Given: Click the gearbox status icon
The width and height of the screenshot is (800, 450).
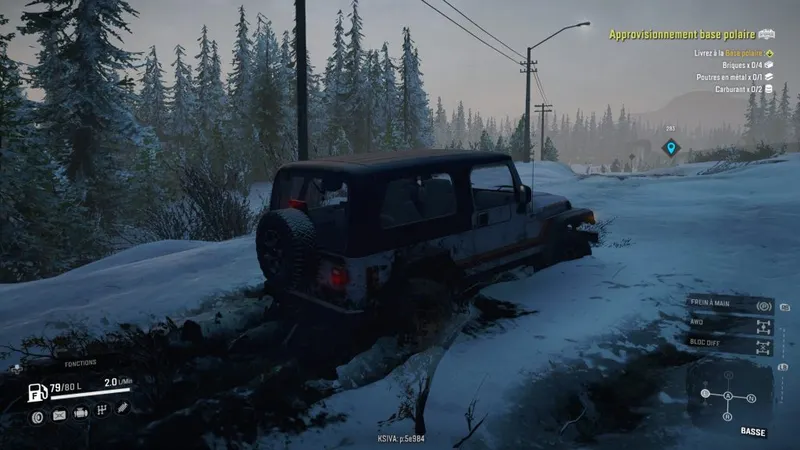Looking at the screenshot, I should click(x=101, y=410).
